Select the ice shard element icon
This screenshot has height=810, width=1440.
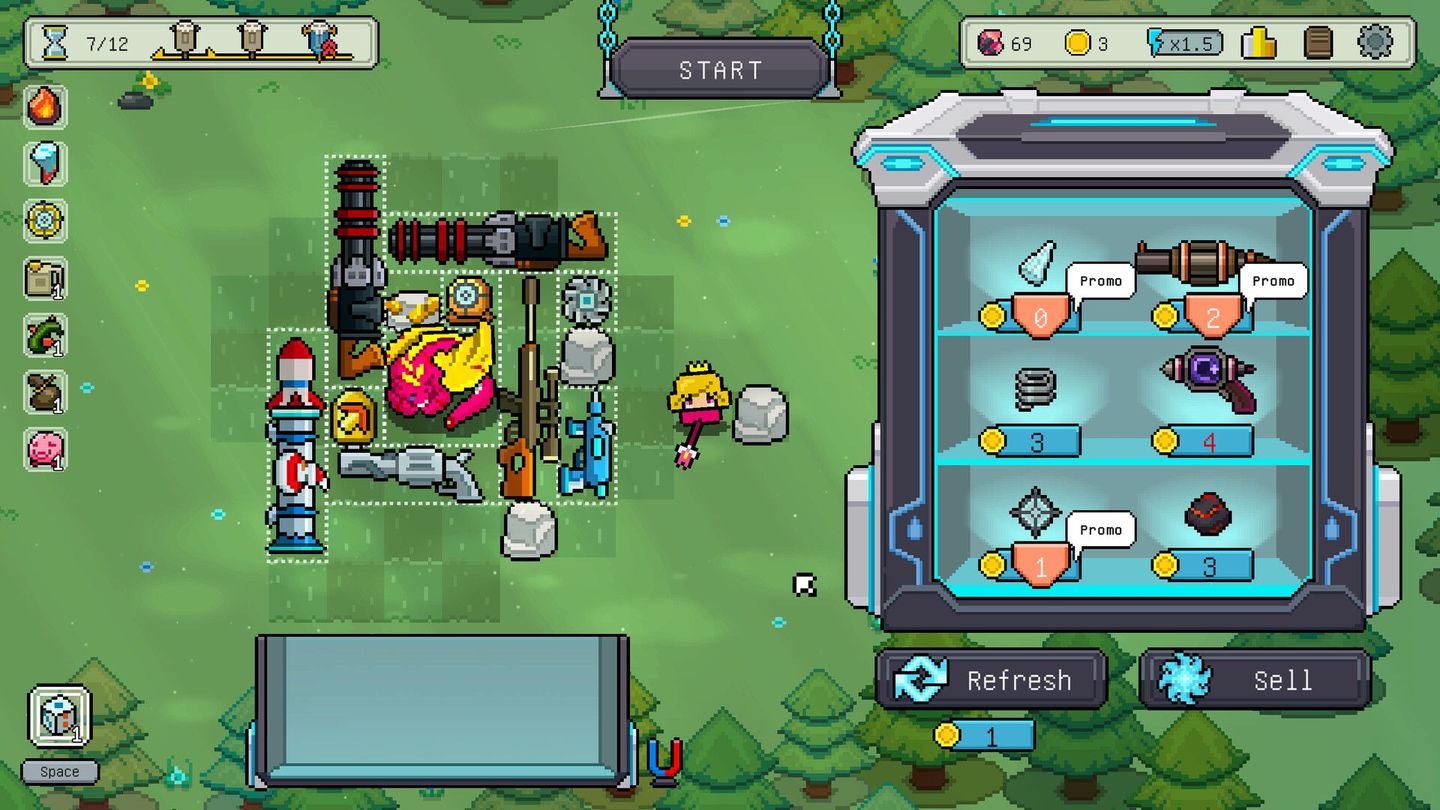(x=45, y=163)
